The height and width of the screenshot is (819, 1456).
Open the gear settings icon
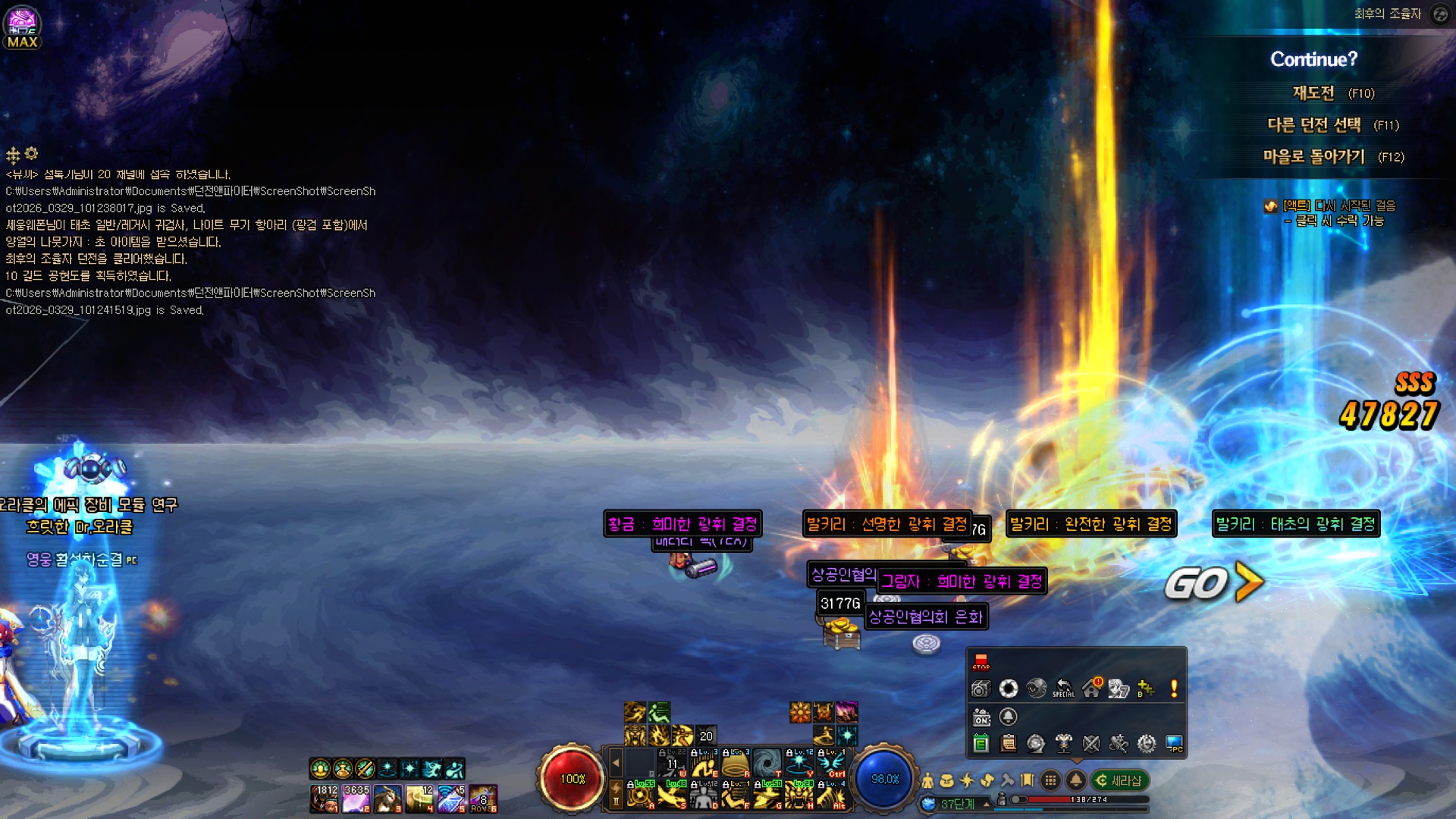(1146, 744)
